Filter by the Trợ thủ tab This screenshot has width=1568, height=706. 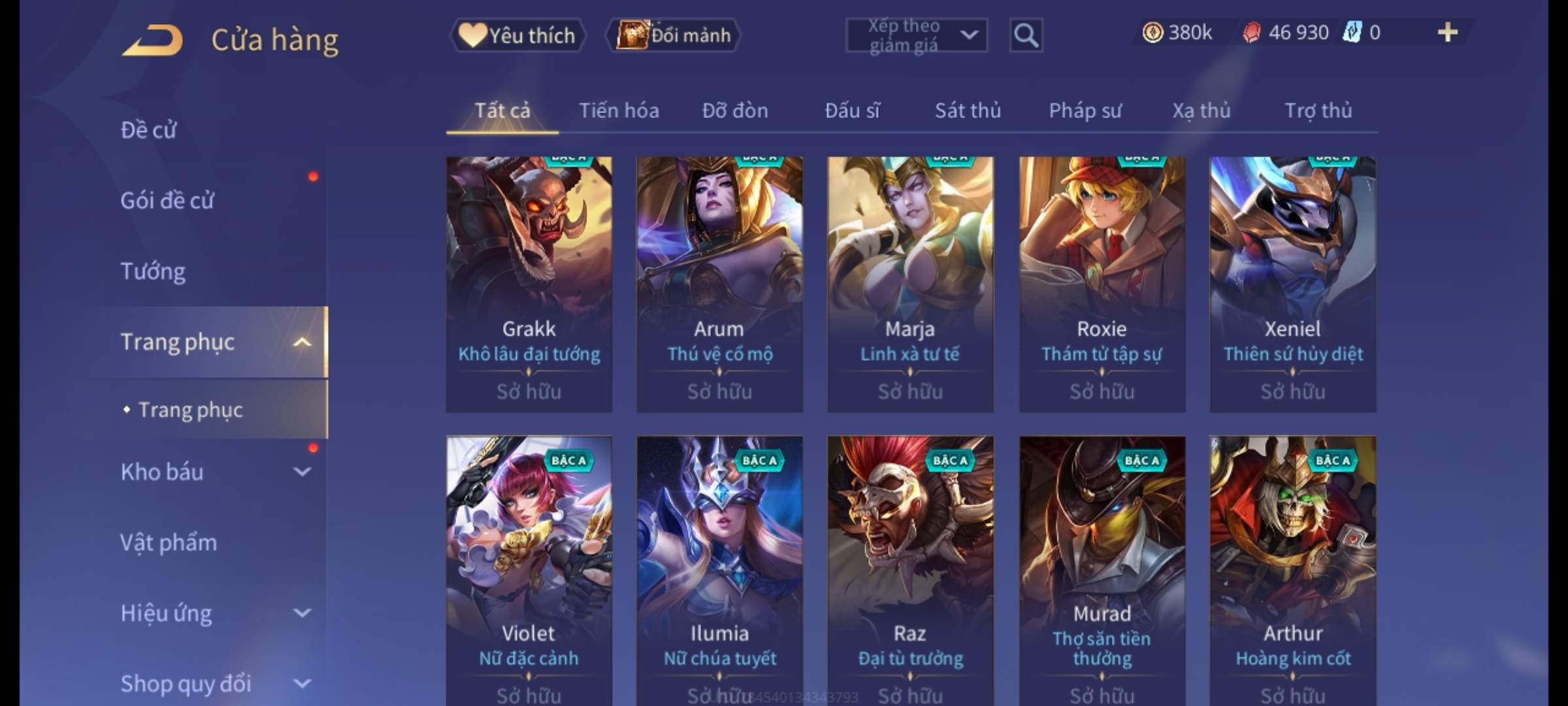[x=1318, y=110]
